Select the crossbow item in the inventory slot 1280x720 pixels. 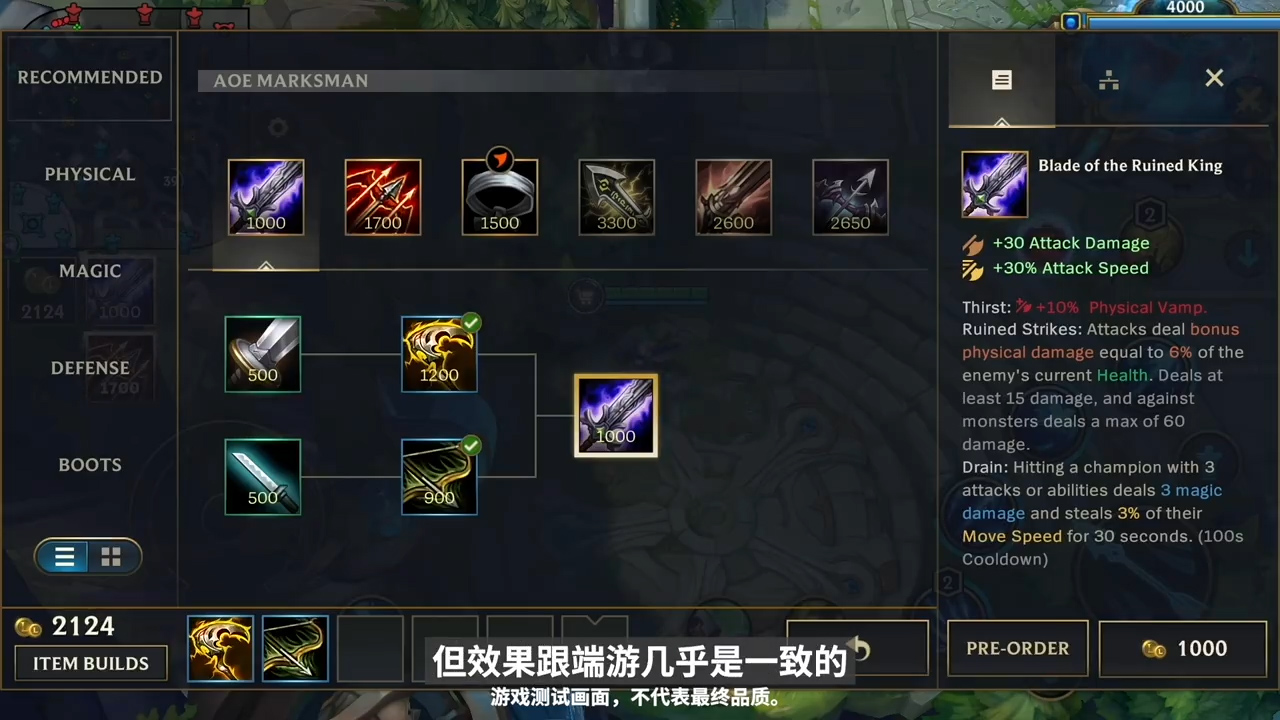pyautogui.click(x=294, y=648)
